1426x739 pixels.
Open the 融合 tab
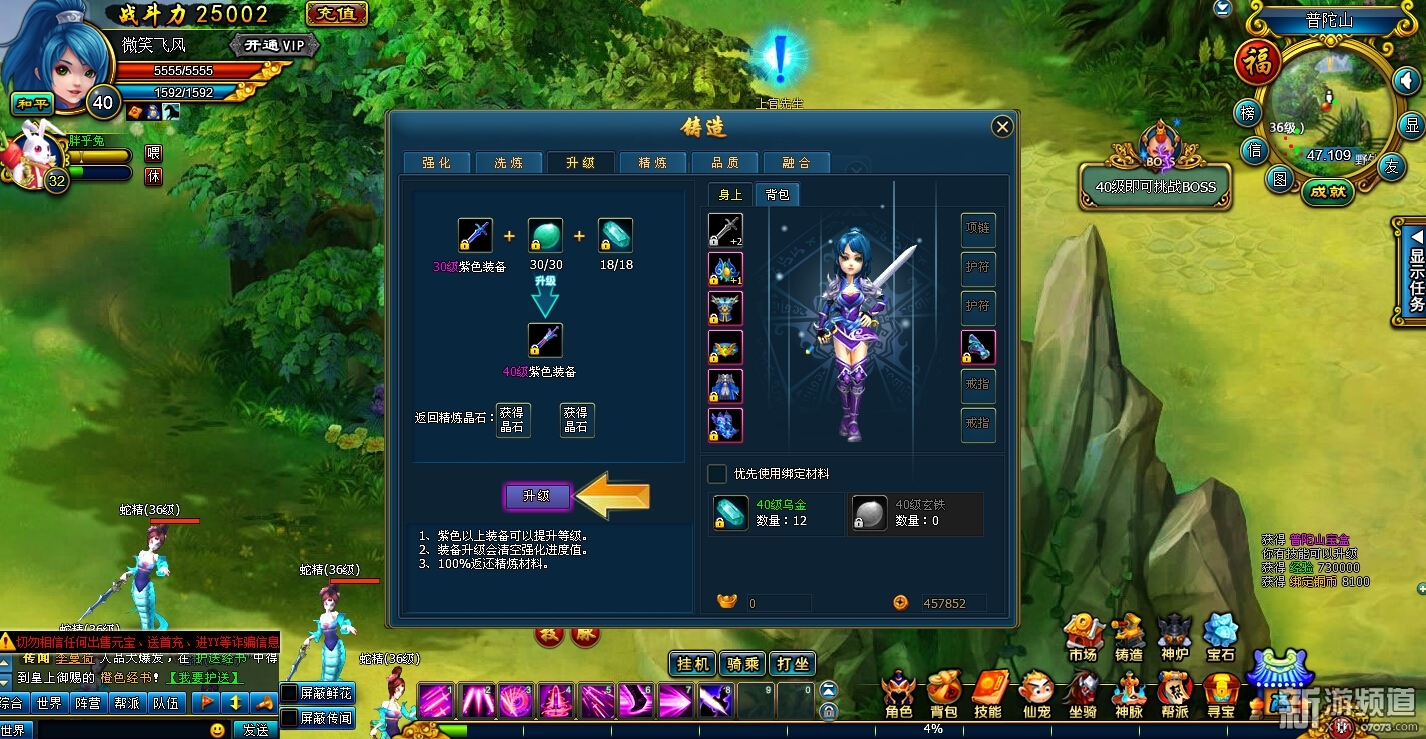796,163
